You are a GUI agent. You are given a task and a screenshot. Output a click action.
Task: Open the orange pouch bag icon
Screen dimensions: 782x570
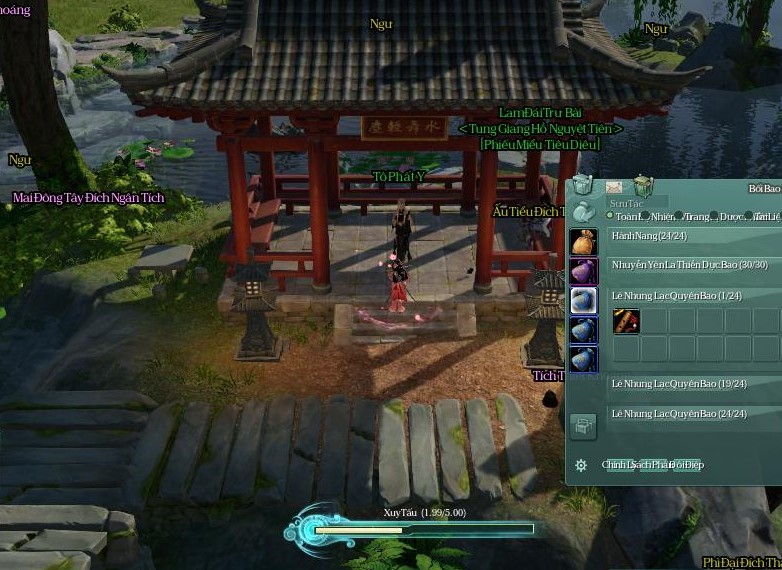(x=583, y=243)
